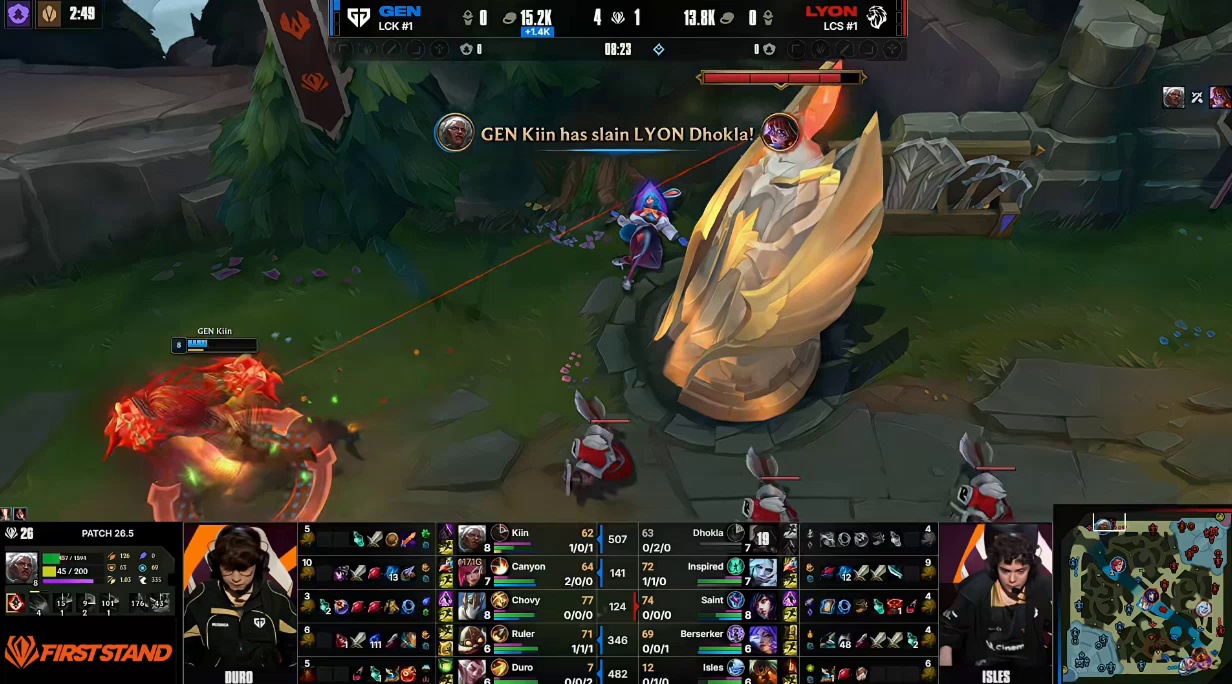This screenshot has width=1232, height=684.
Task: Select Ruler's player row
Action: (x=520, y=639)
